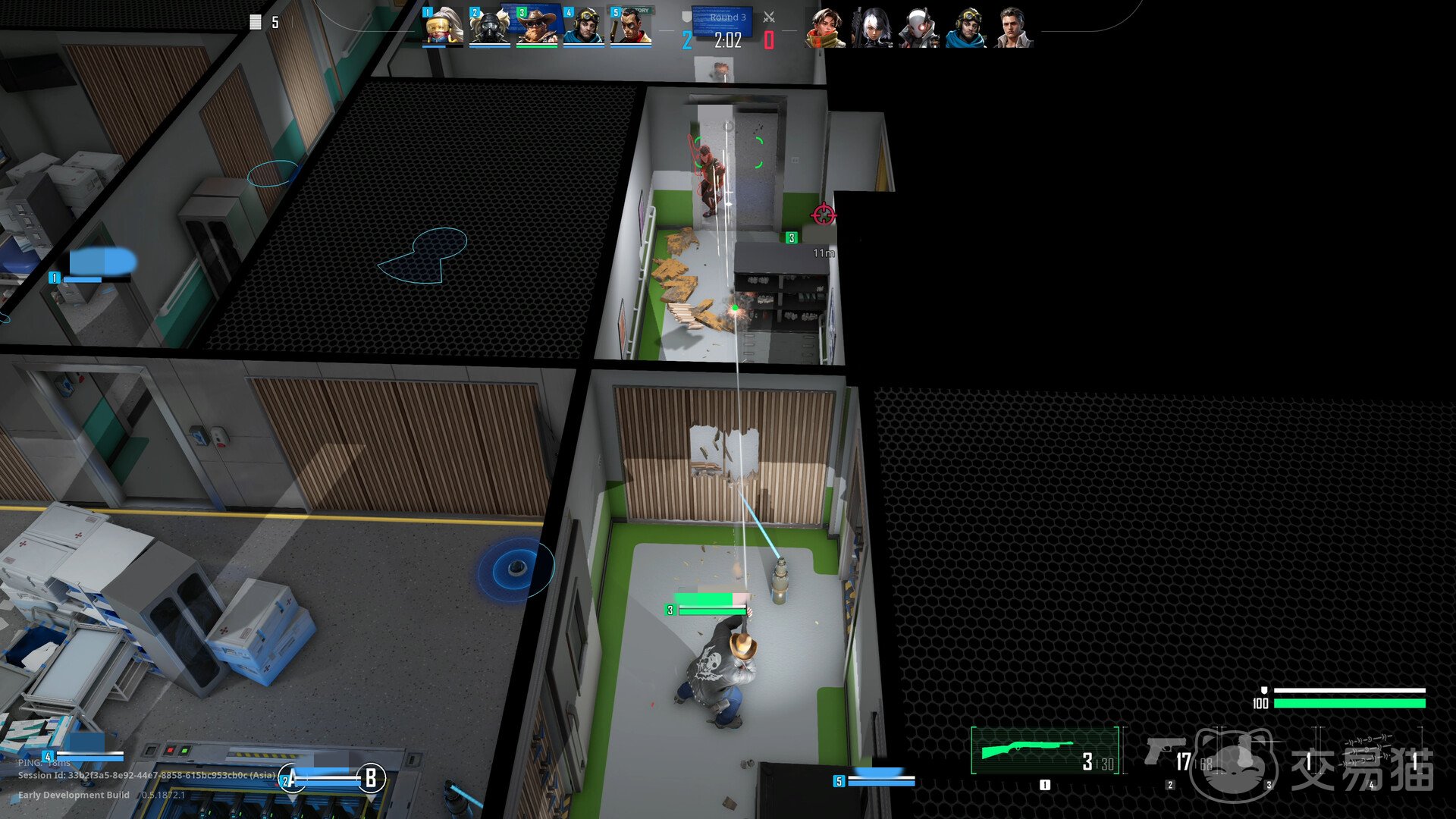The image size is (1456, 819).
Task: Click objective marker A on the HUD
Action: coord(292,778)
